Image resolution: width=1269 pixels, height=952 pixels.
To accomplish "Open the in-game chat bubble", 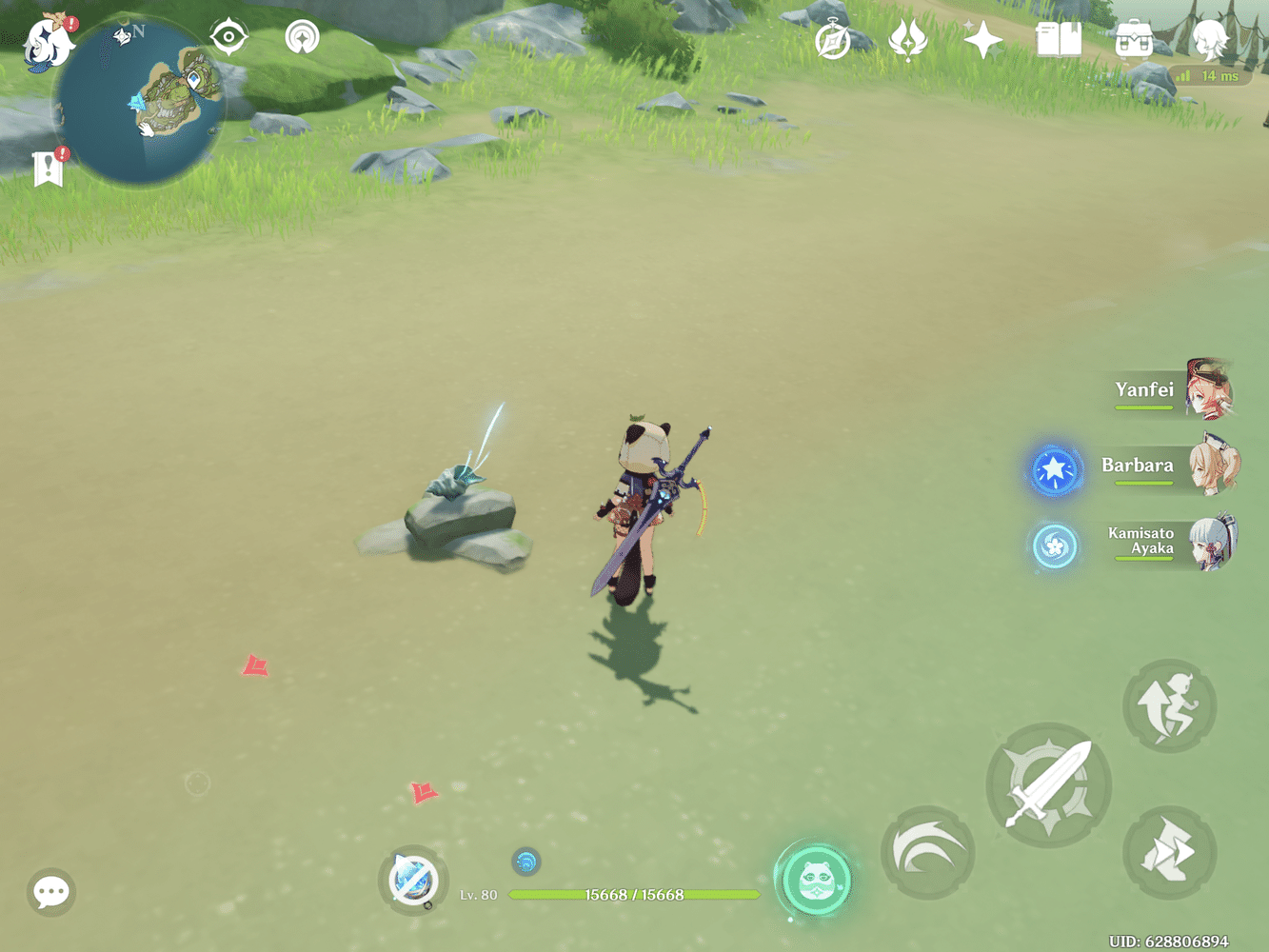I will [50, 893].
